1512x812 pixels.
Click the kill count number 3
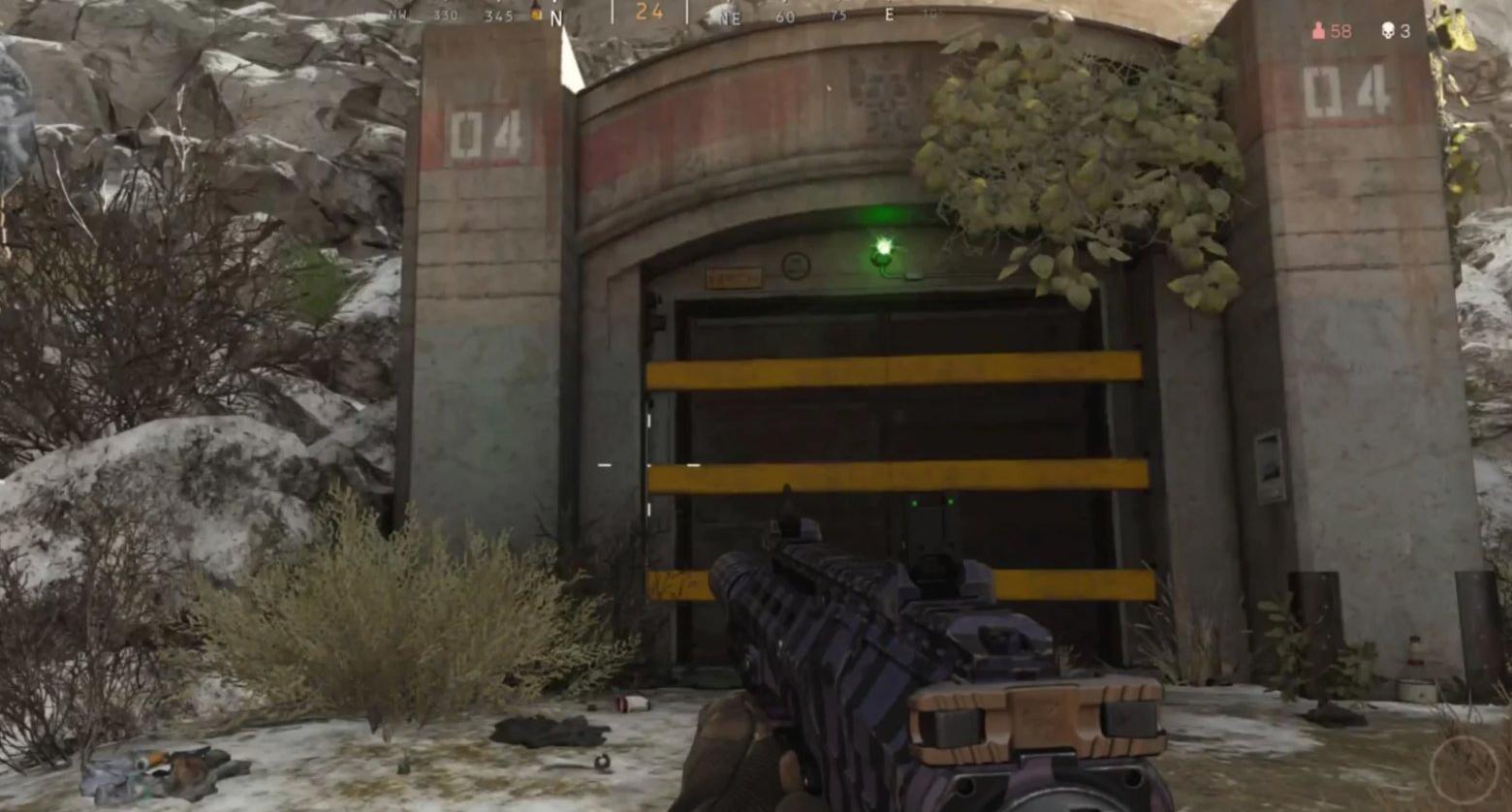point(1407,32)
